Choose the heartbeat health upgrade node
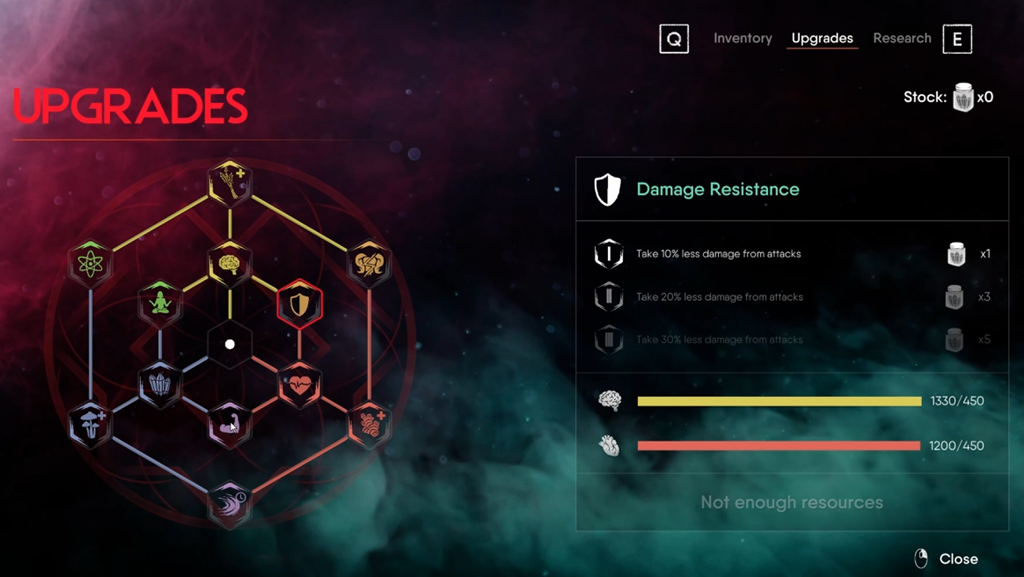The width and height of the screenshot is (1024, 577). [299, 385]
